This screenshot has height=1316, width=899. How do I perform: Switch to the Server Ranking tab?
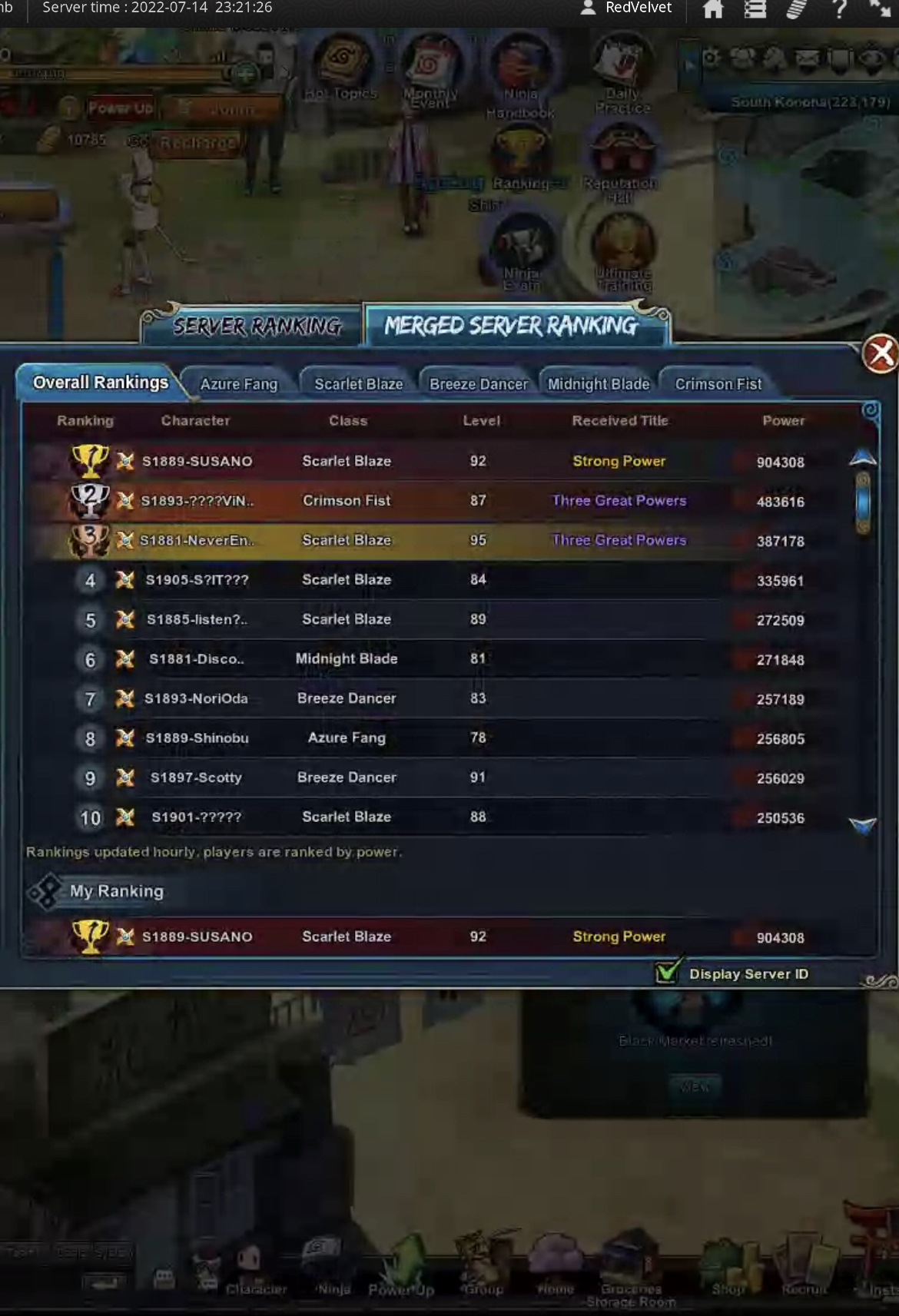point(257,327)
